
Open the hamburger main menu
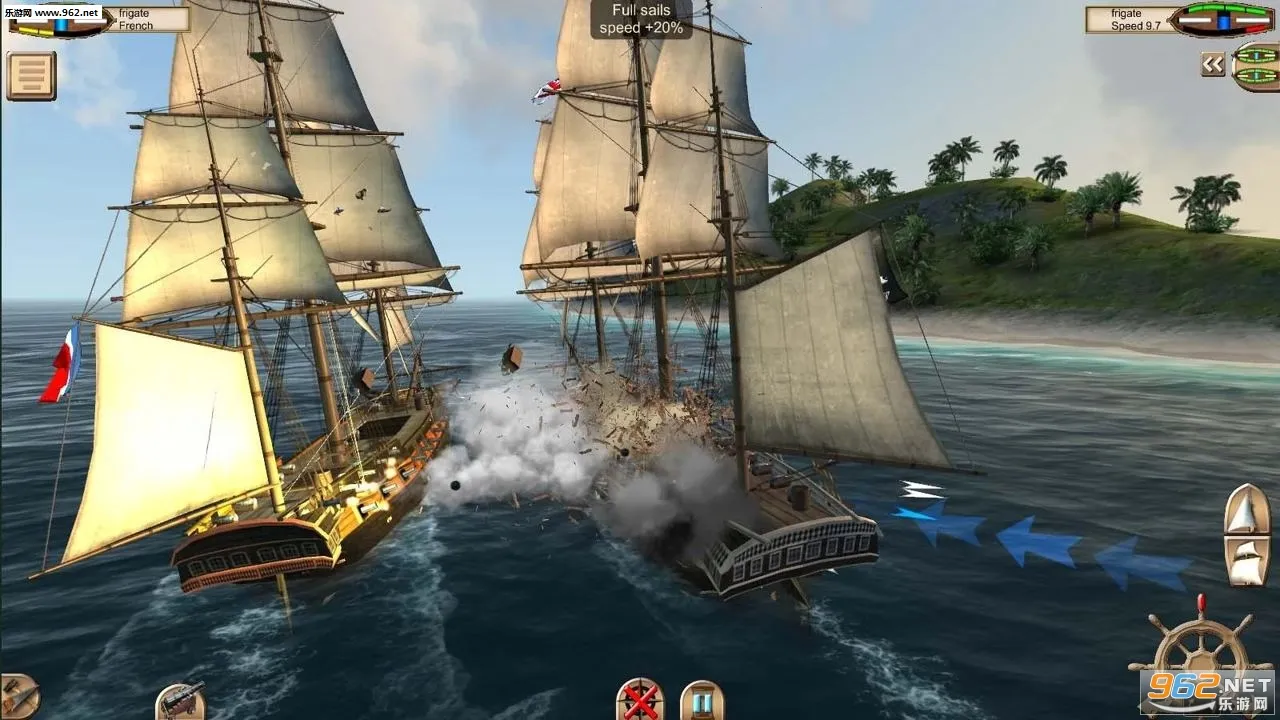click(31, 76)
